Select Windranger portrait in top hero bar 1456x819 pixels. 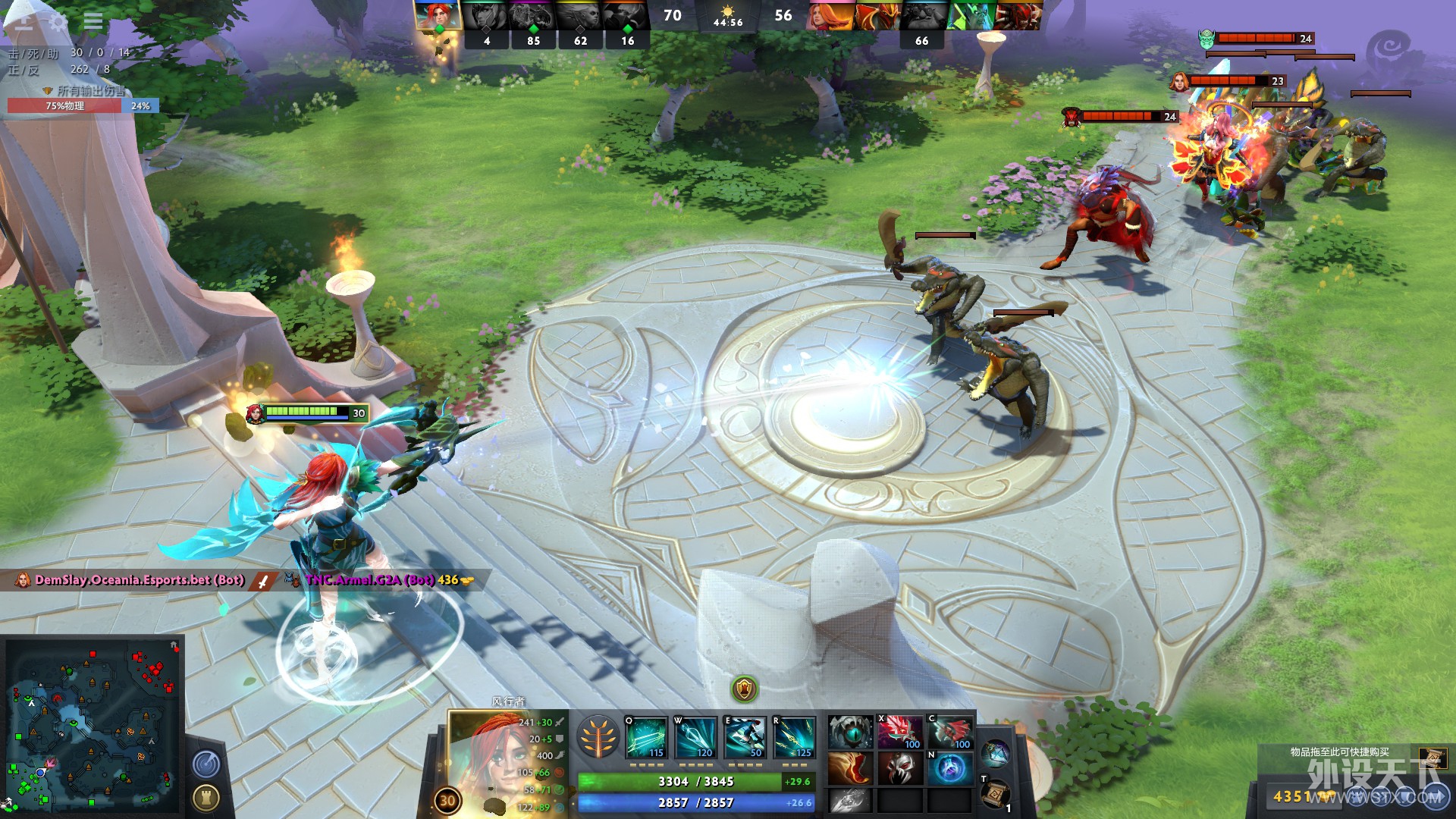(x=438, y=15)
